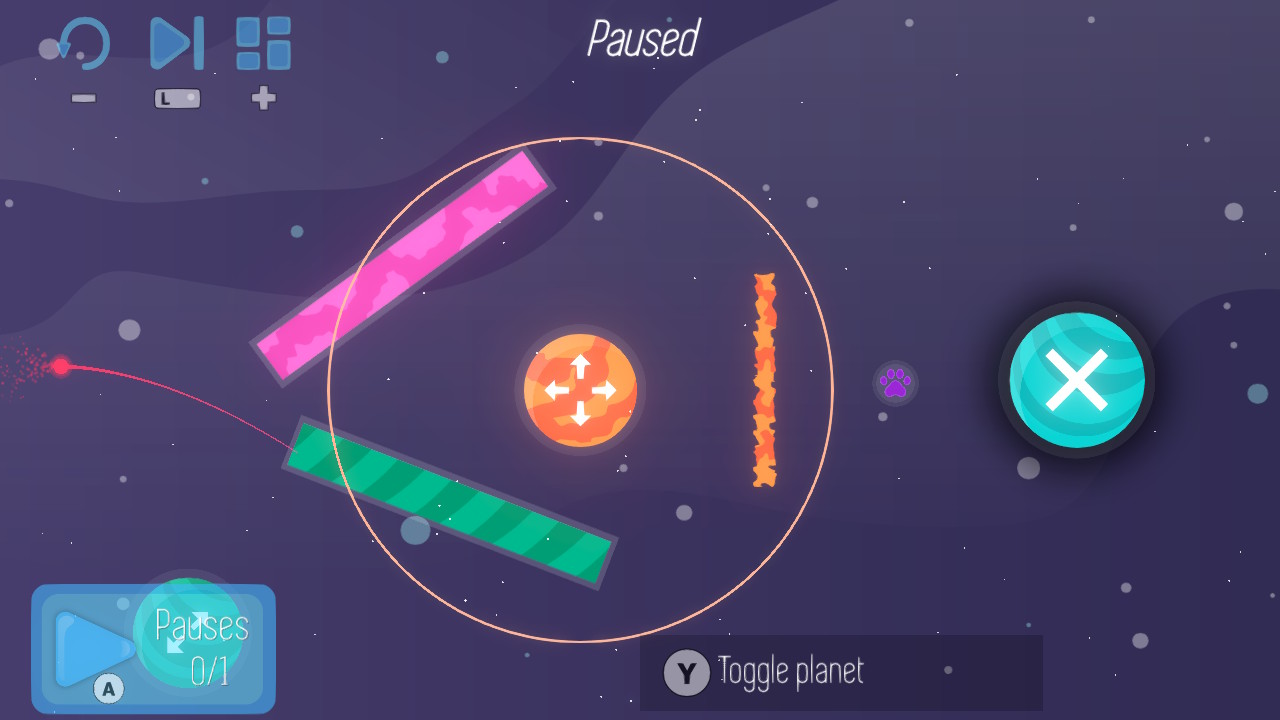Click the plus zoom-in control
This screenshot has height=720, width=1280.
[x=263, y=98]
